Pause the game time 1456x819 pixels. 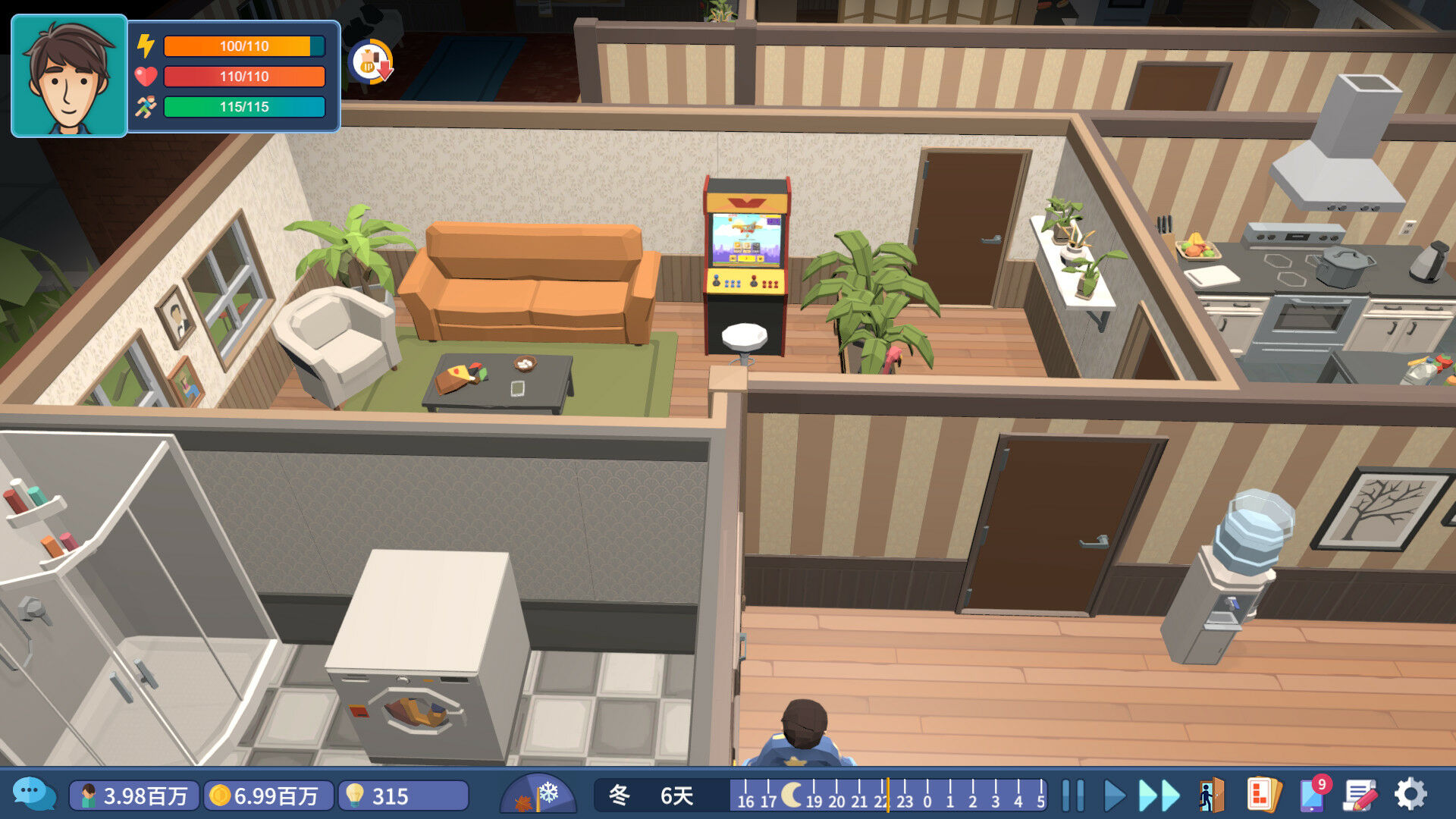pos(1072,795)
